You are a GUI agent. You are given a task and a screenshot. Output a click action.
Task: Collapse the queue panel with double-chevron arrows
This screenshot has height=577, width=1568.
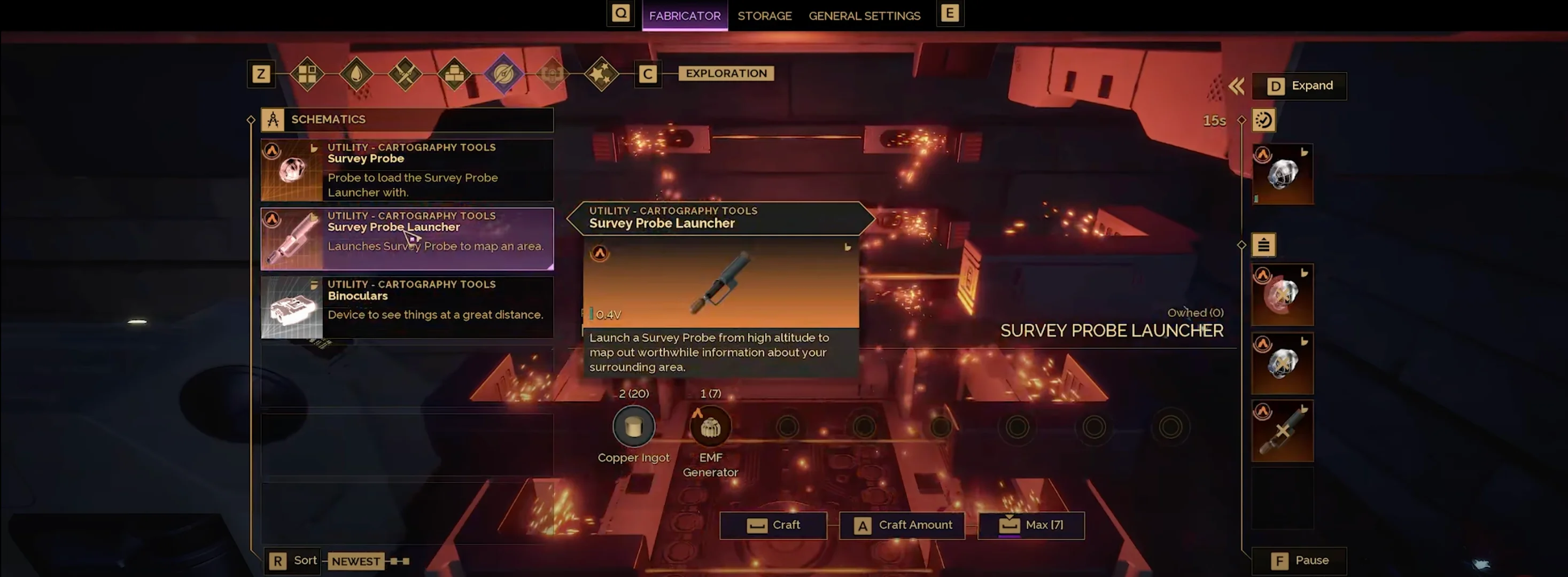pyautogui.click(x=1236, y=87)
